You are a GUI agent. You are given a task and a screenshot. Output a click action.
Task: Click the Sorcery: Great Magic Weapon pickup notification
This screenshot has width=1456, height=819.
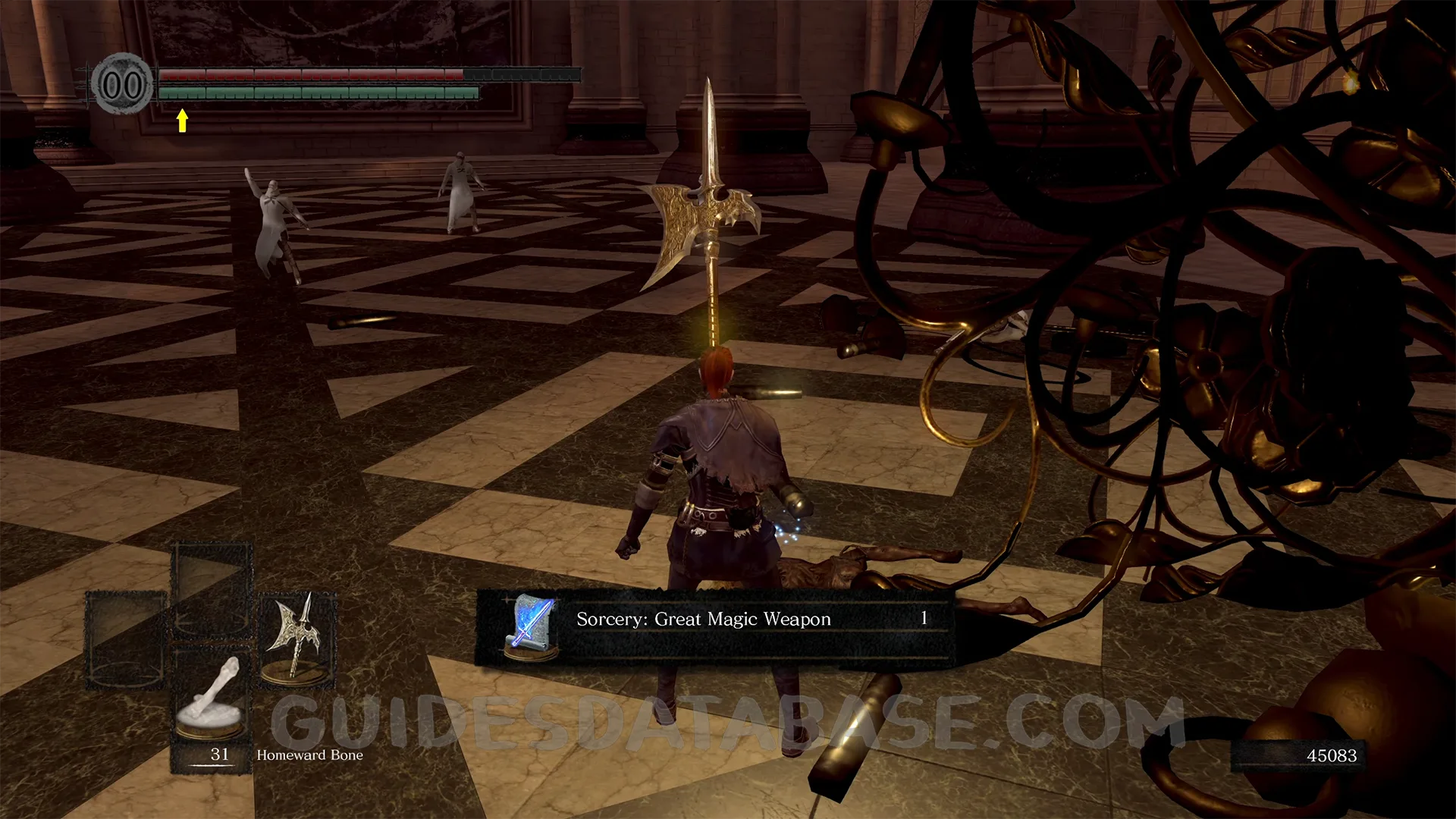[x=713, y=627]
